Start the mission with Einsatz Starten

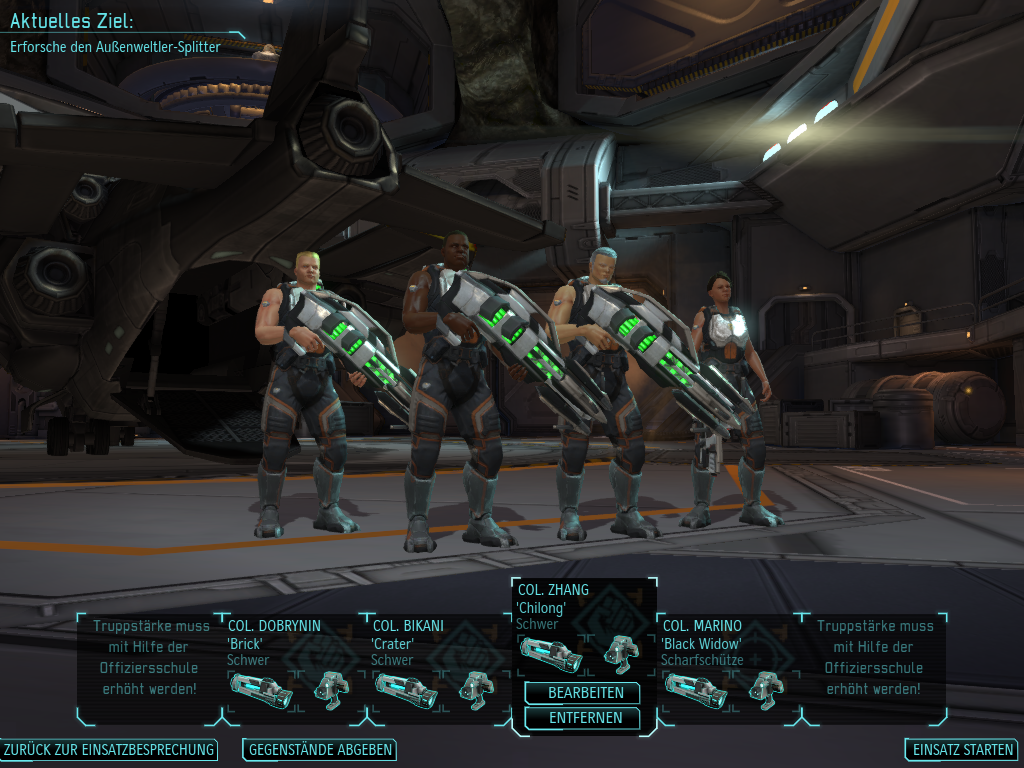coord(962,750)
